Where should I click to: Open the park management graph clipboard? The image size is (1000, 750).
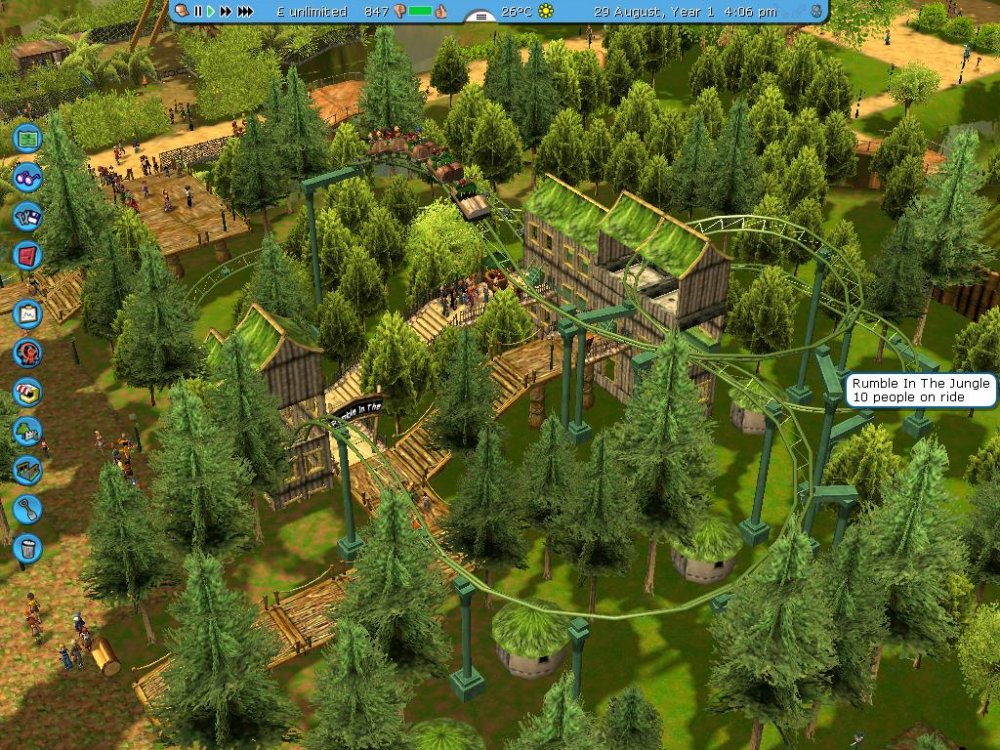pos(27,313)
